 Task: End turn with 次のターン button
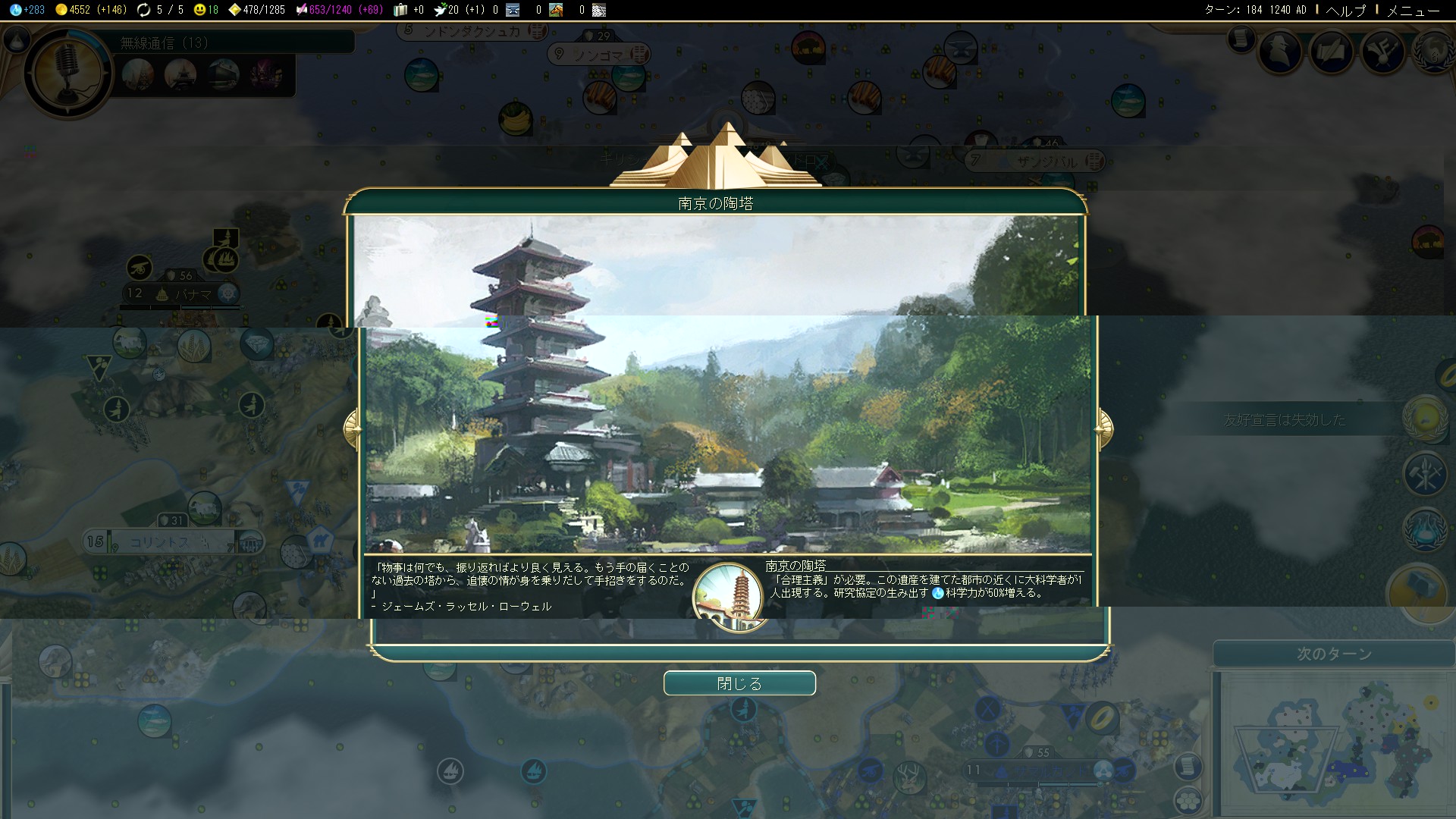pos(1334,654)
